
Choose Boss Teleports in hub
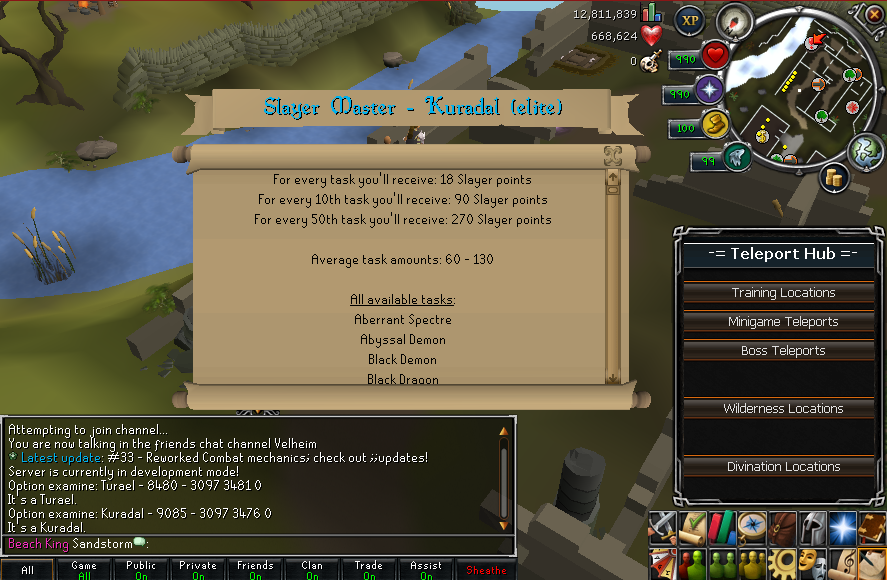click(x=783, y=351)
